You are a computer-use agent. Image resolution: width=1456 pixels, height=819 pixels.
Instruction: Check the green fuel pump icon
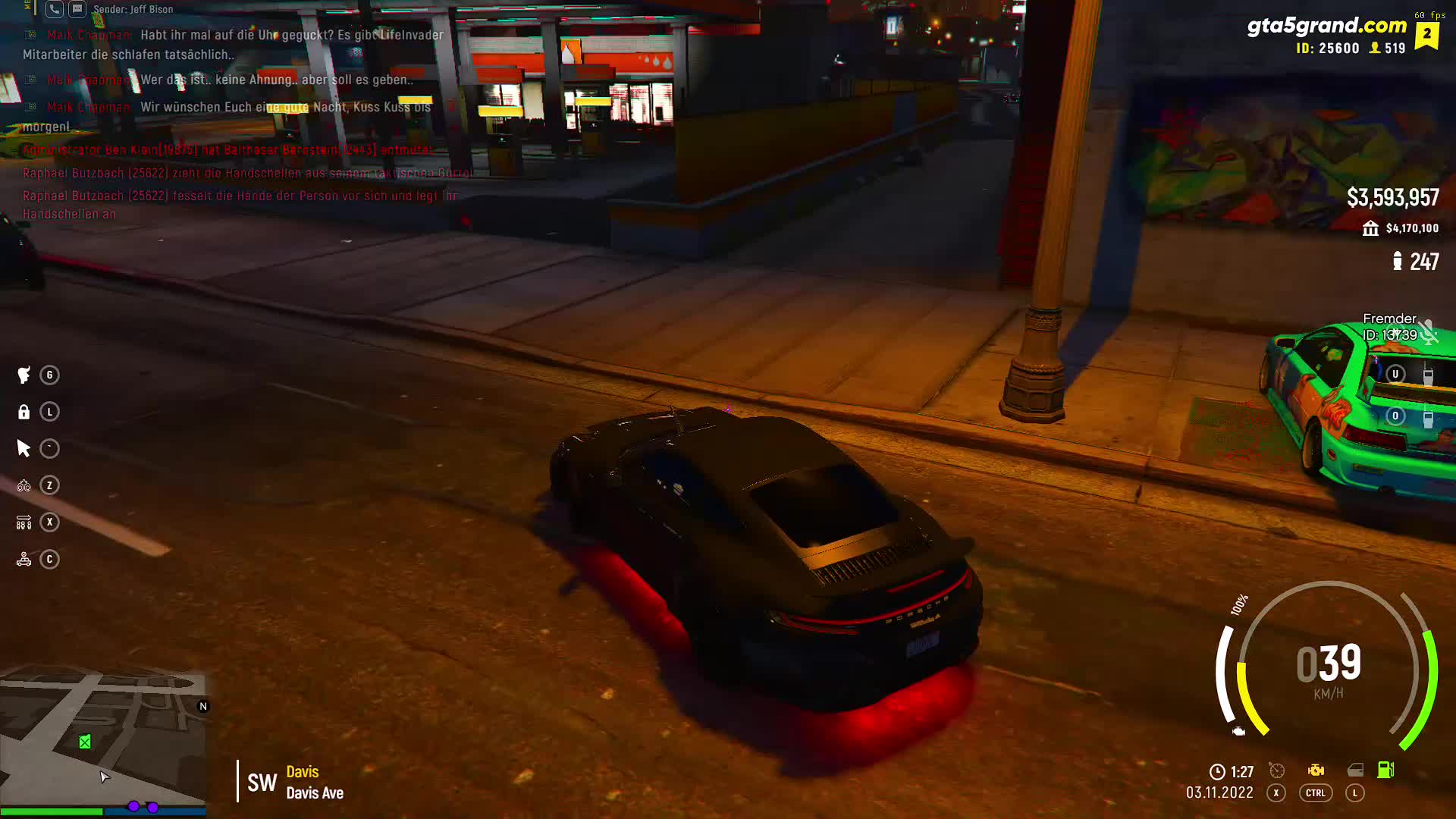[1385, 770]
